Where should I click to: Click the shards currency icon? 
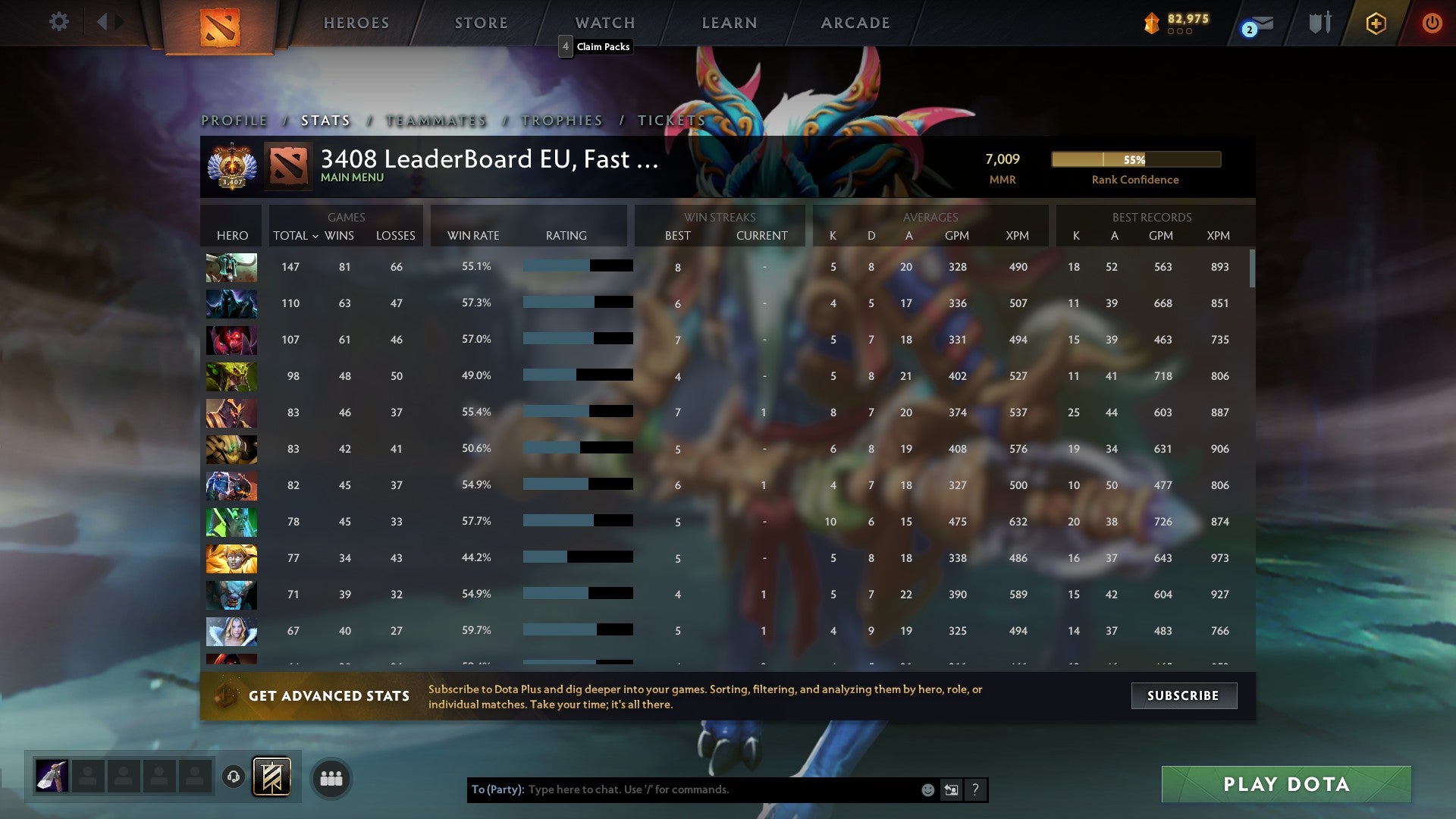click(x=1150, y=23)
